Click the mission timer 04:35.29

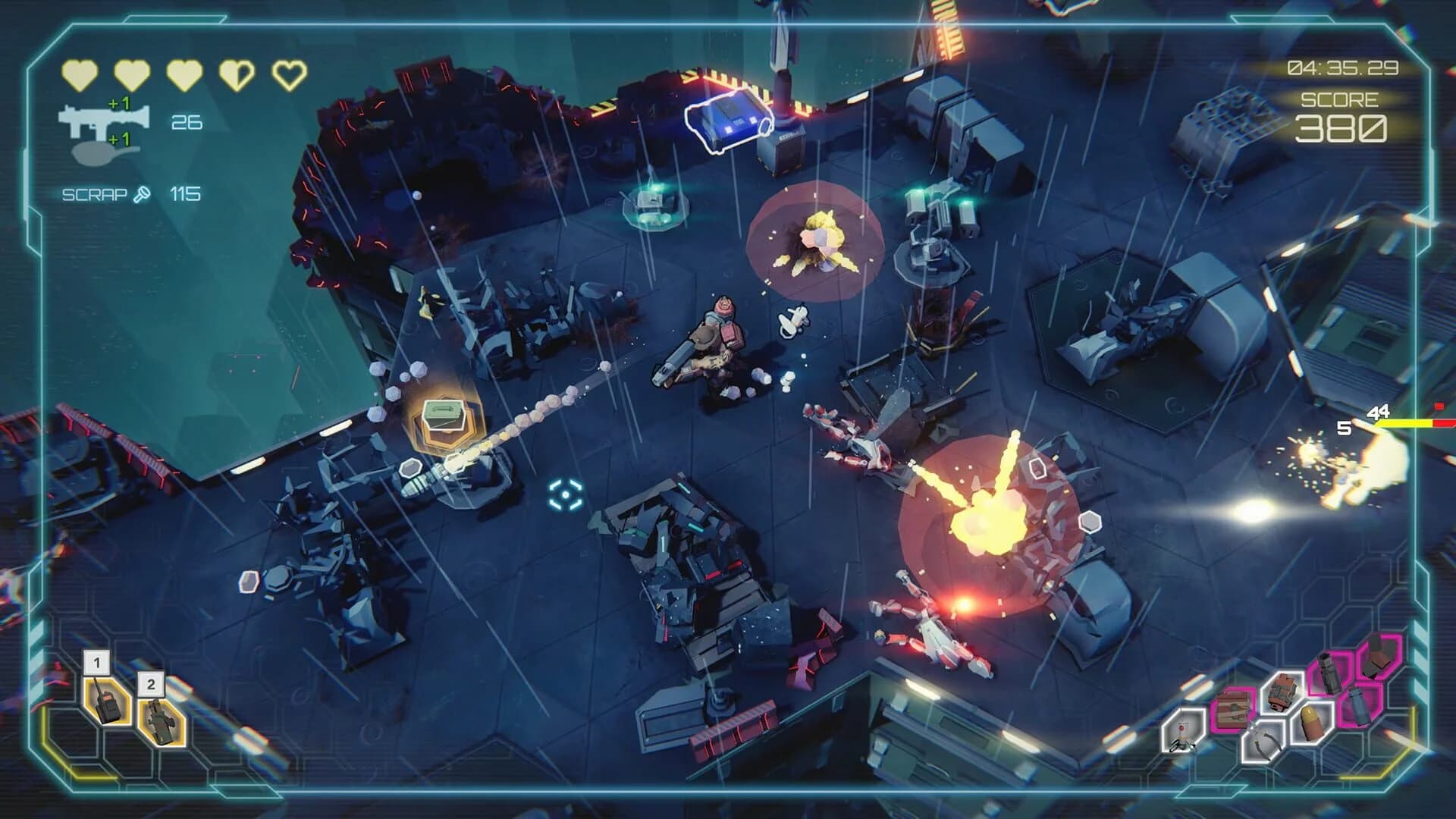pyautogui.click(x=1342, y=68)
